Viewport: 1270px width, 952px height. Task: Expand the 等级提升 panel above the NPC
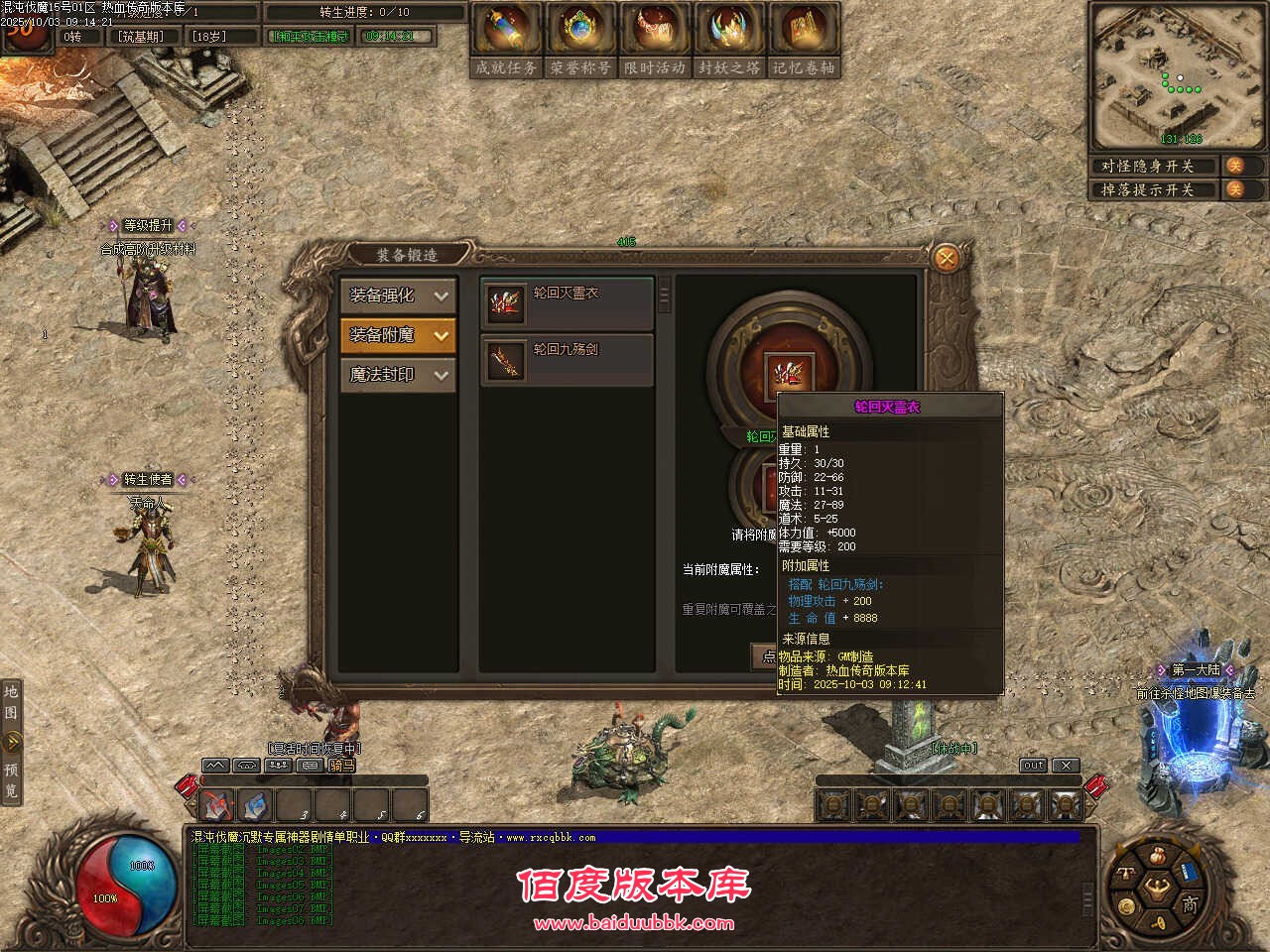point(148,225)
